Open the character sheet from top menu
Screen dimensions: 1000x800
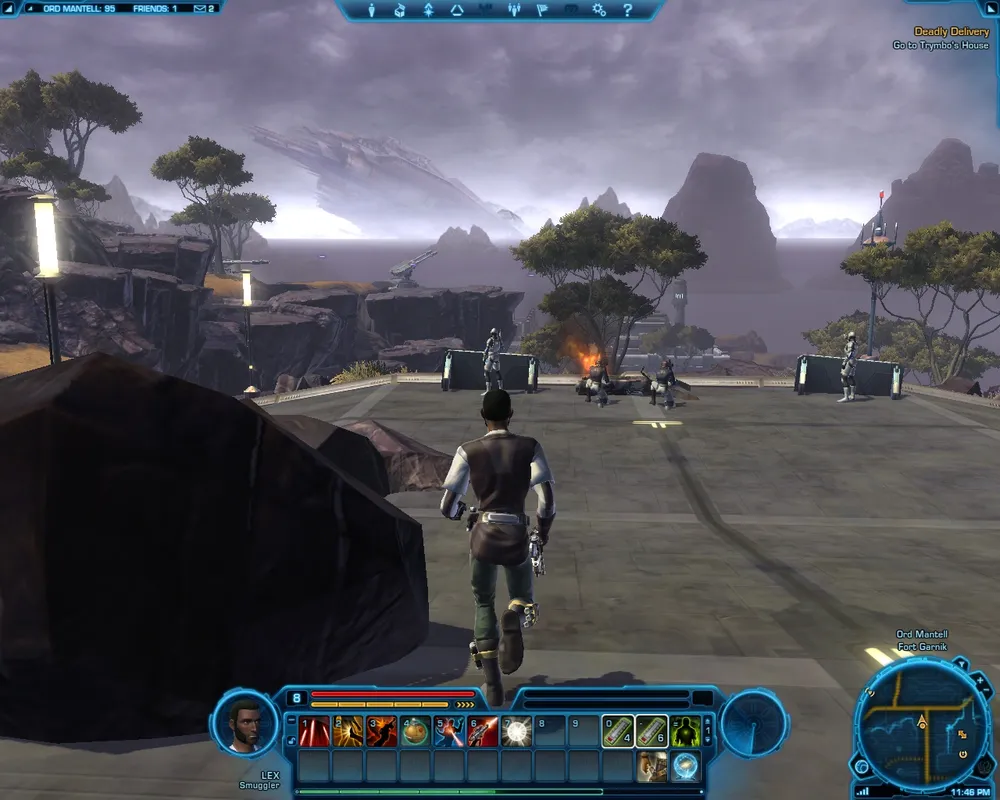coord(371,10)
